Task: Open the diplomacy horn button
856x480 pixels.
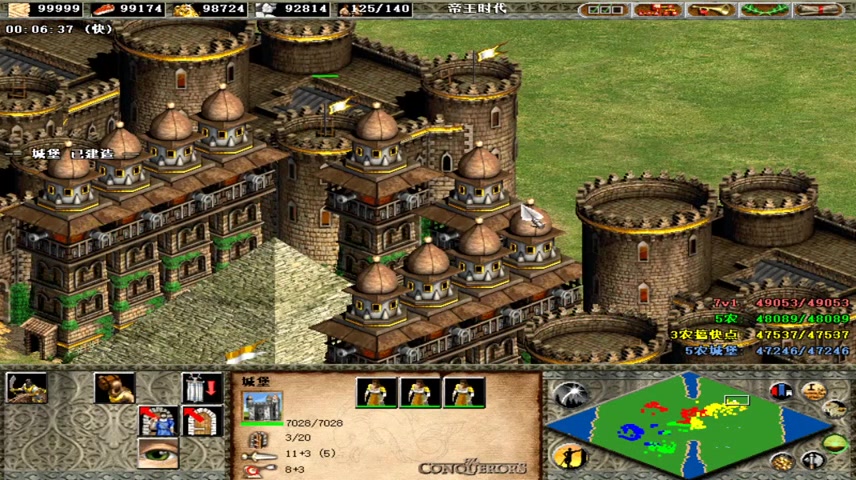Action: (711, 10)
